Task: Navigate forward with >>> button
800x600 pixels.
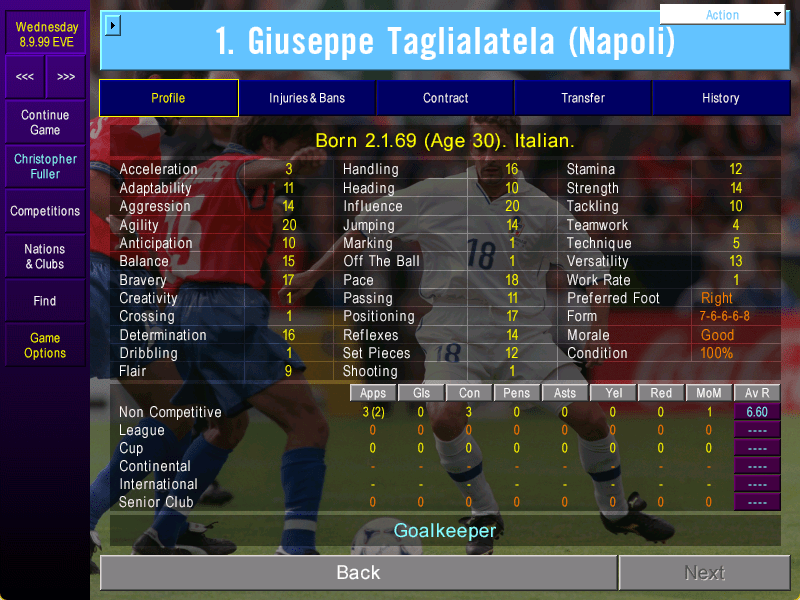Action: 65,77
